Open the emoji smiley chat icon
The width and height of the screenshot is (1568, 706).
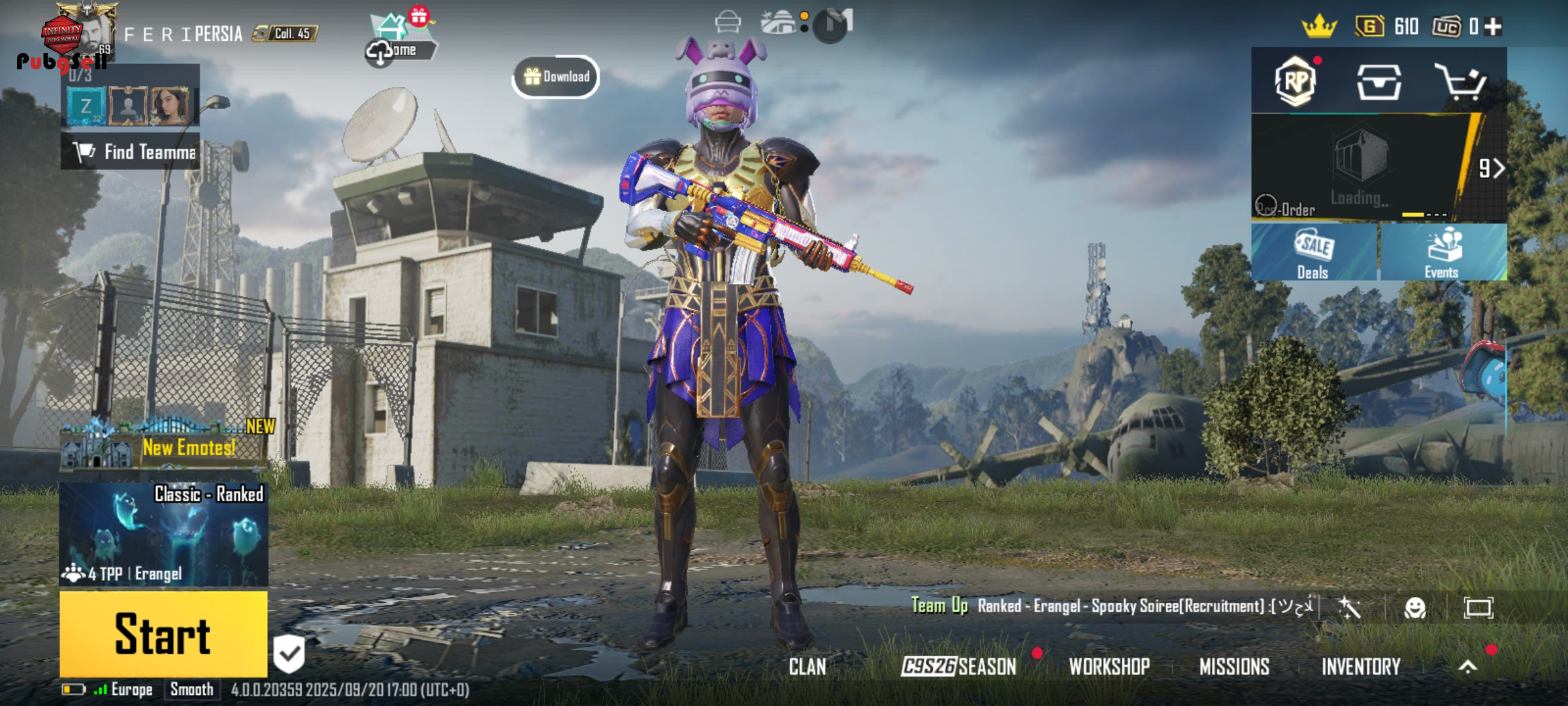coord(1414,608)
